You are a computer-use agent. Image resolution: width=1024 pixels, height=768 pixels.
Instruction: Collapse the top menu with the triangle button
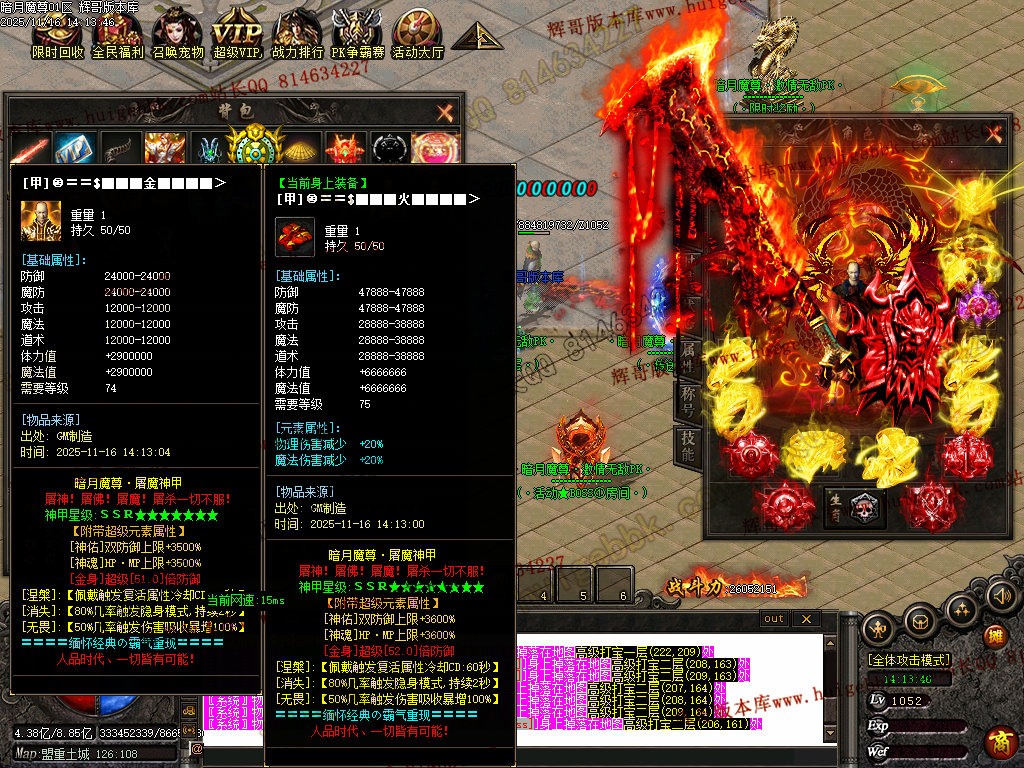click(476, 36)
